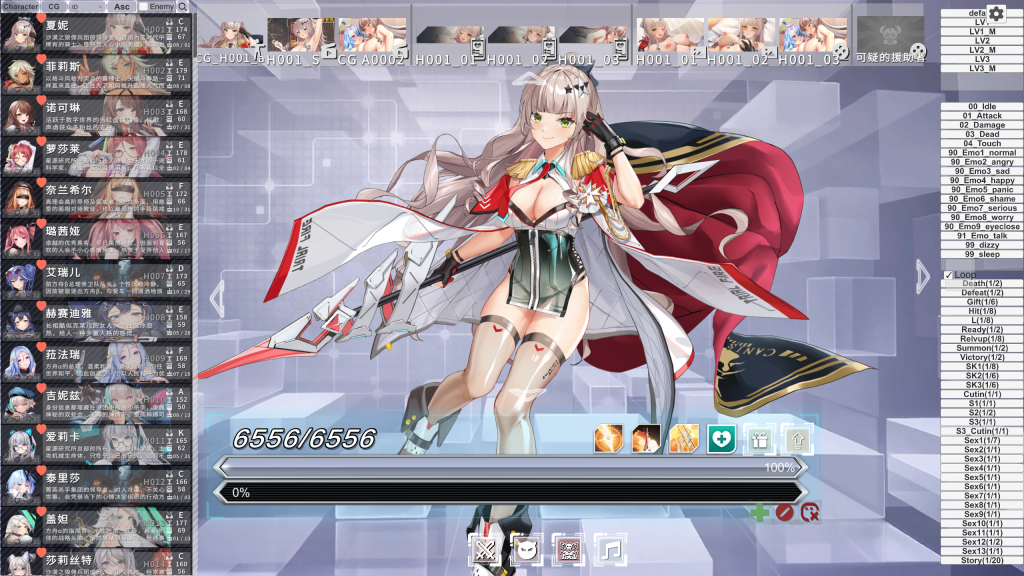This screenshot has width=1024, height=576.
Task: Select the LV2 skin option
Action: click(x=982, y=40)
